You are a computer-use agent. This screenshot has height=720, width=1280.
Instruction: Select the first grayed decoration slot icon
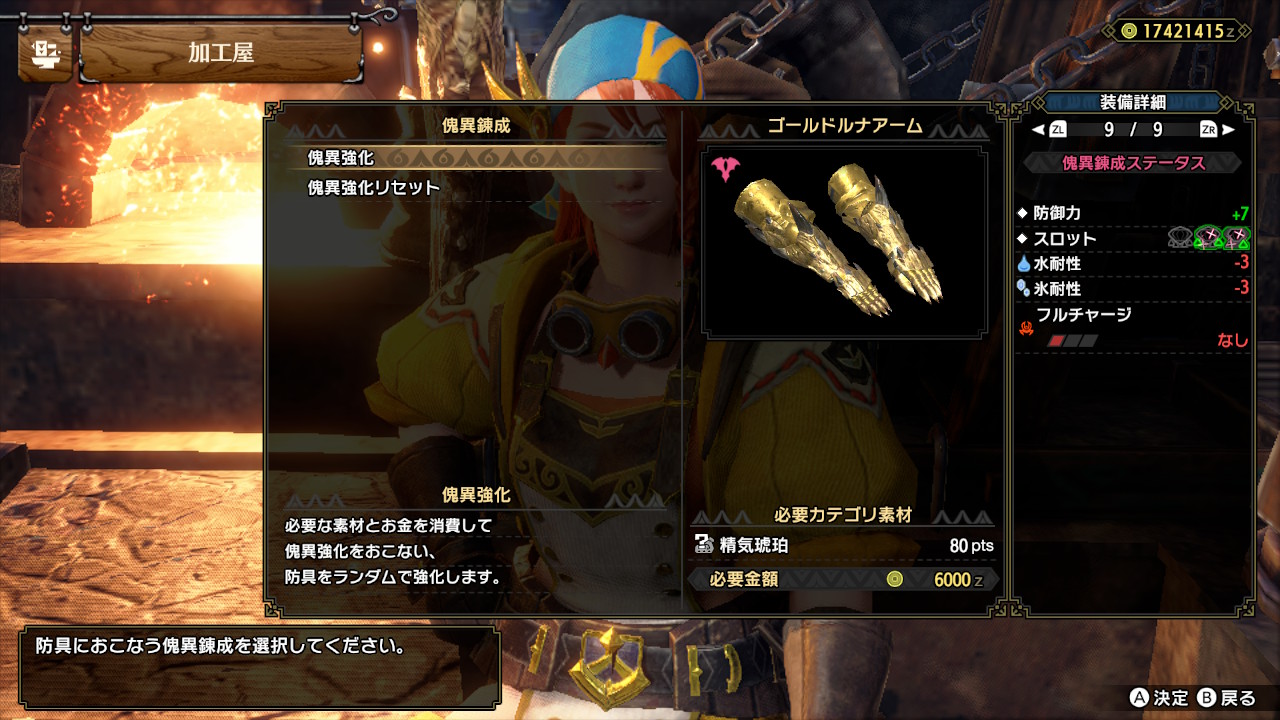1180,237
